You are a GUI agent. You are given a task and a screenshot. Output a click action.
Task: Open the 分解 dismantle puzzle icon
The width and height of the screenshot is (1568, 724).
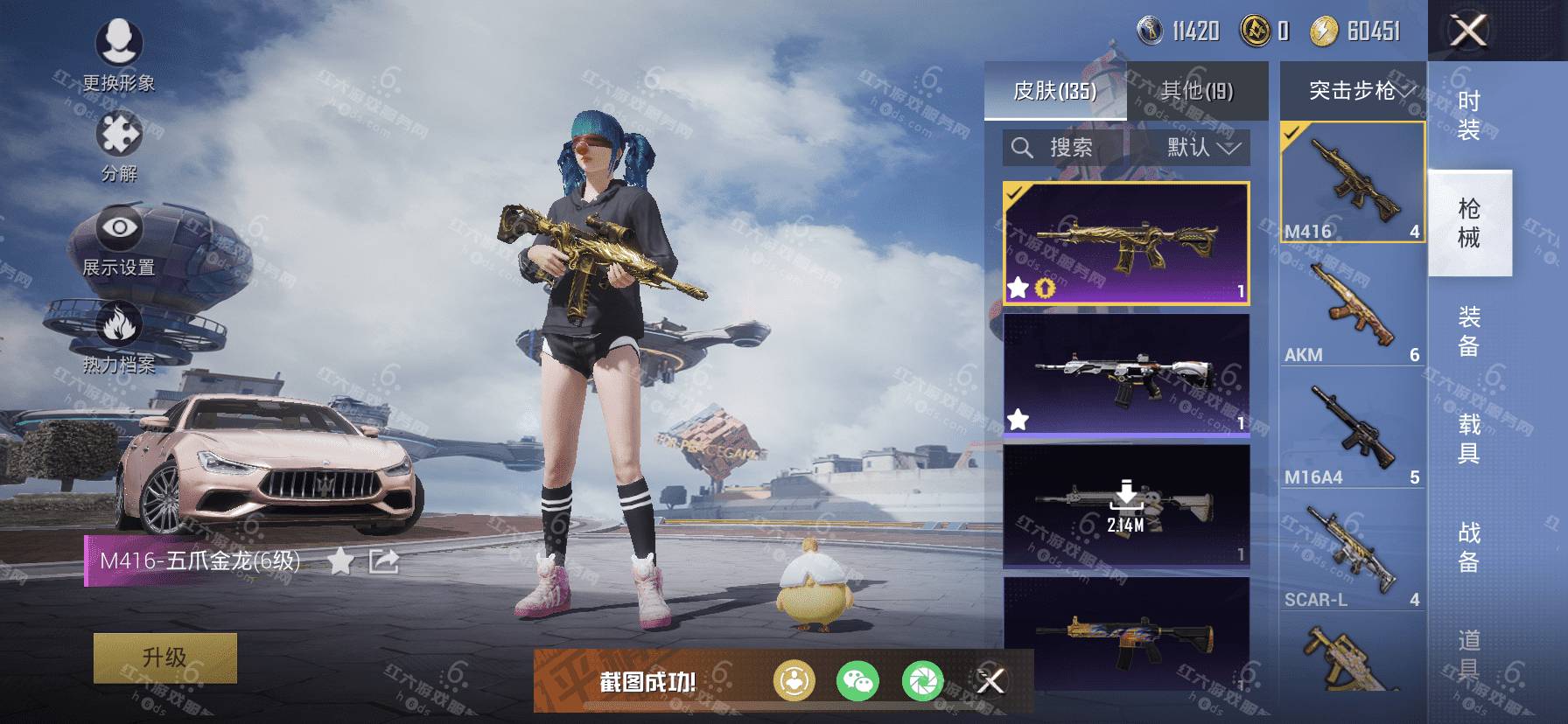coord(119,145)
